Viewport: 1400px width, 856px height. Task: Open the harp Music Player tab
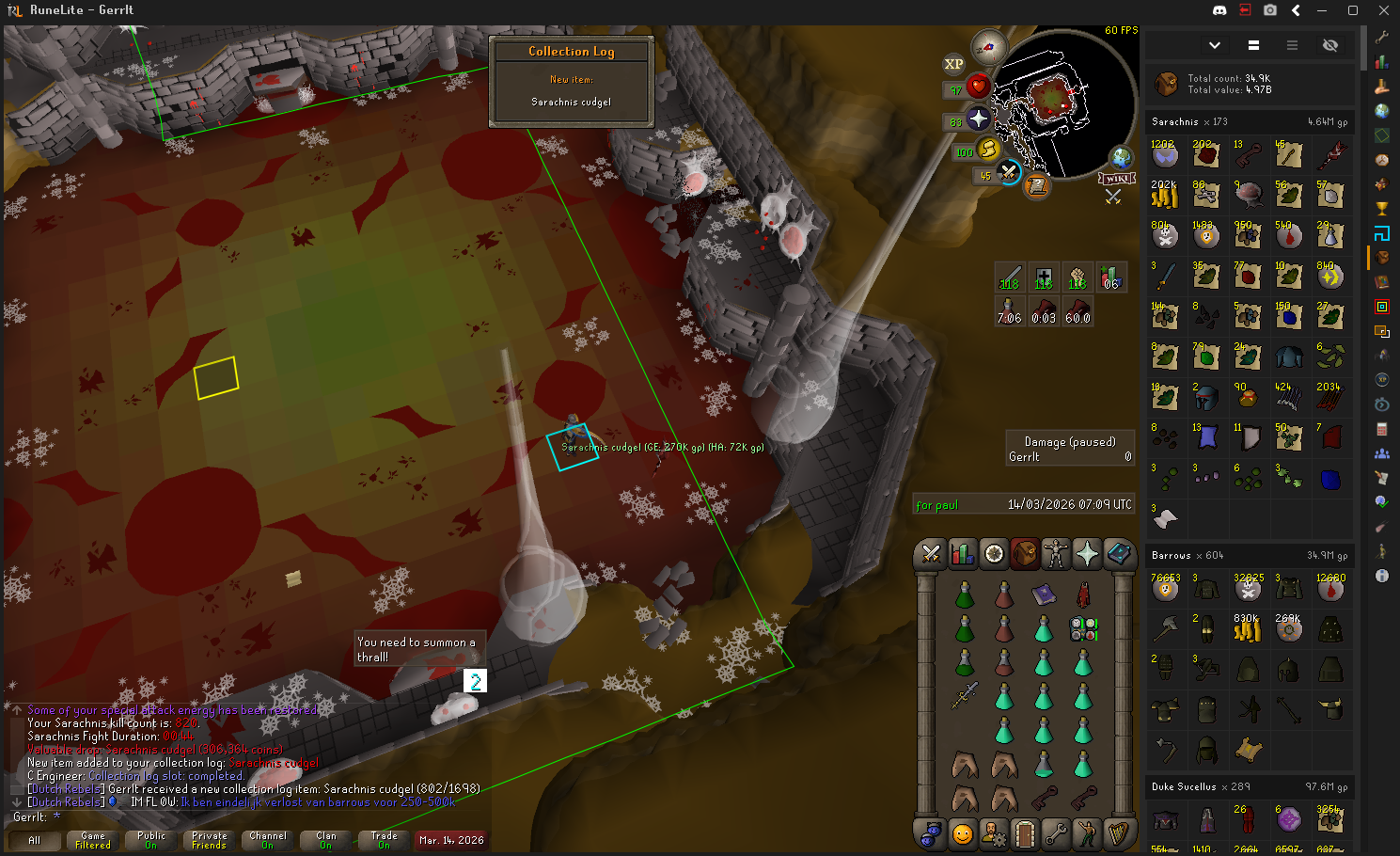coord(1118,833)
